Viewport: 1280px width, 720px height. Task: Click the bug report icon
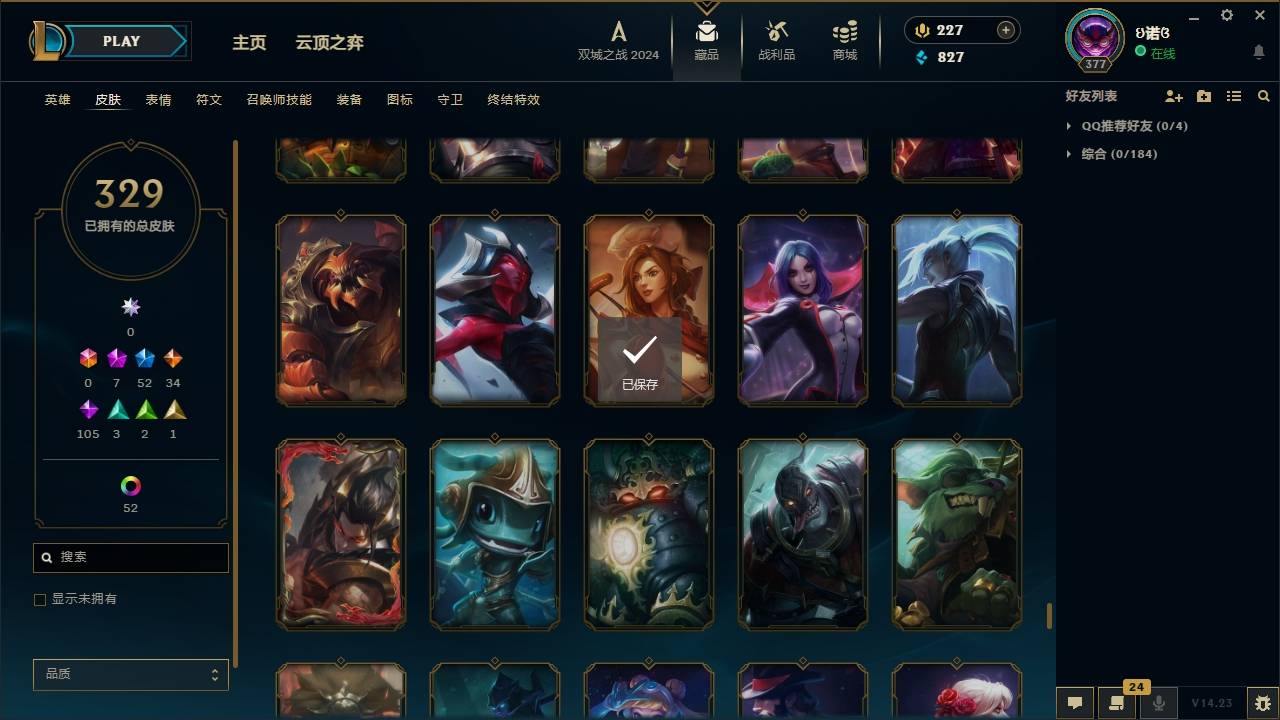[x=1262, y=704]
